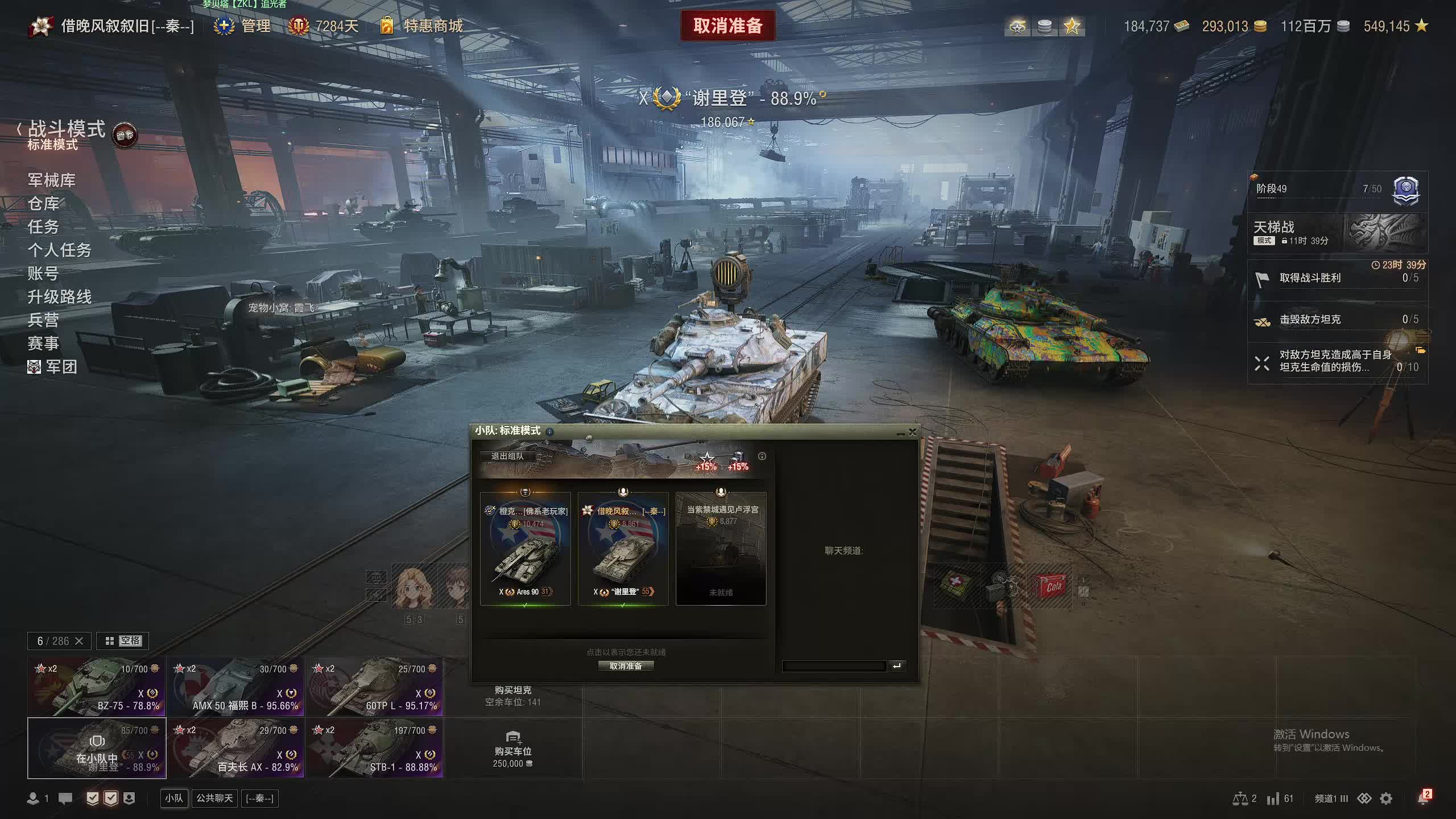The height and width of the screenshot is (819, 1456).
Task: Open settings via the gear icon
Action: 1386,799
